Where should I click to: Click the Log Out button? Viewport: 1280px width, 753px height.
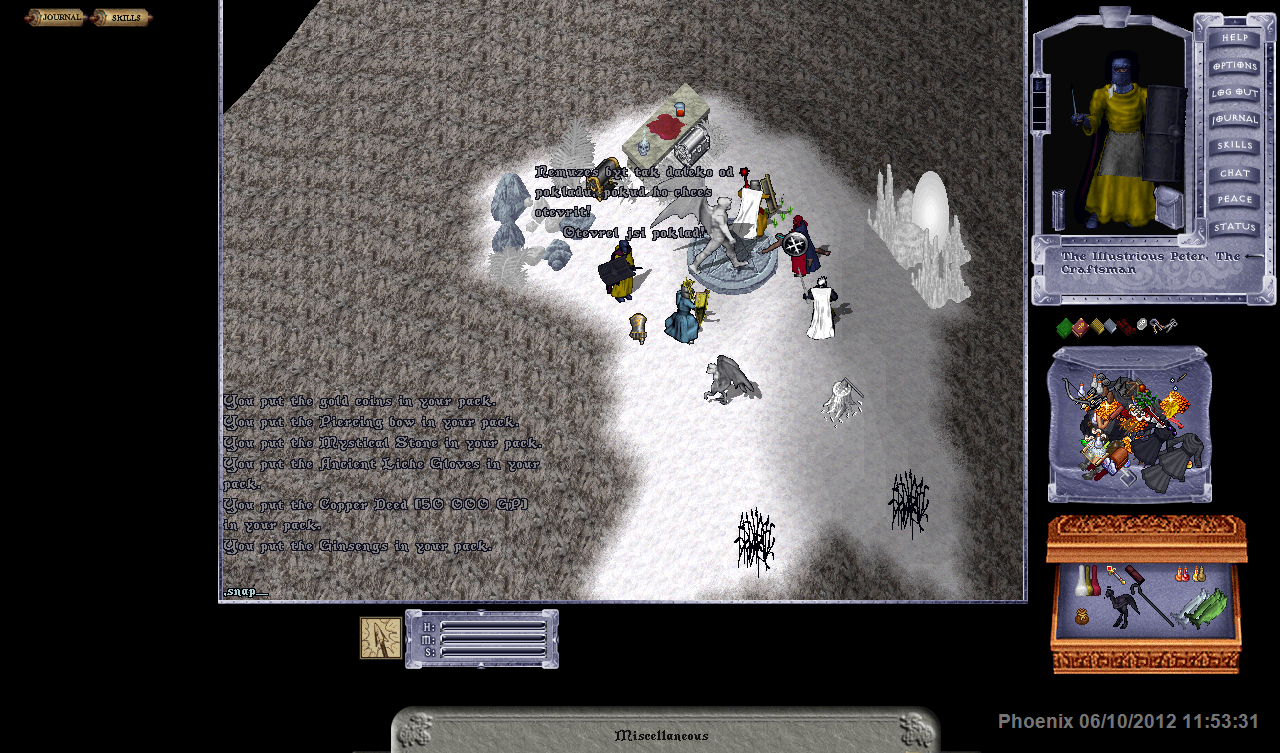click(x=1234, y=92)
